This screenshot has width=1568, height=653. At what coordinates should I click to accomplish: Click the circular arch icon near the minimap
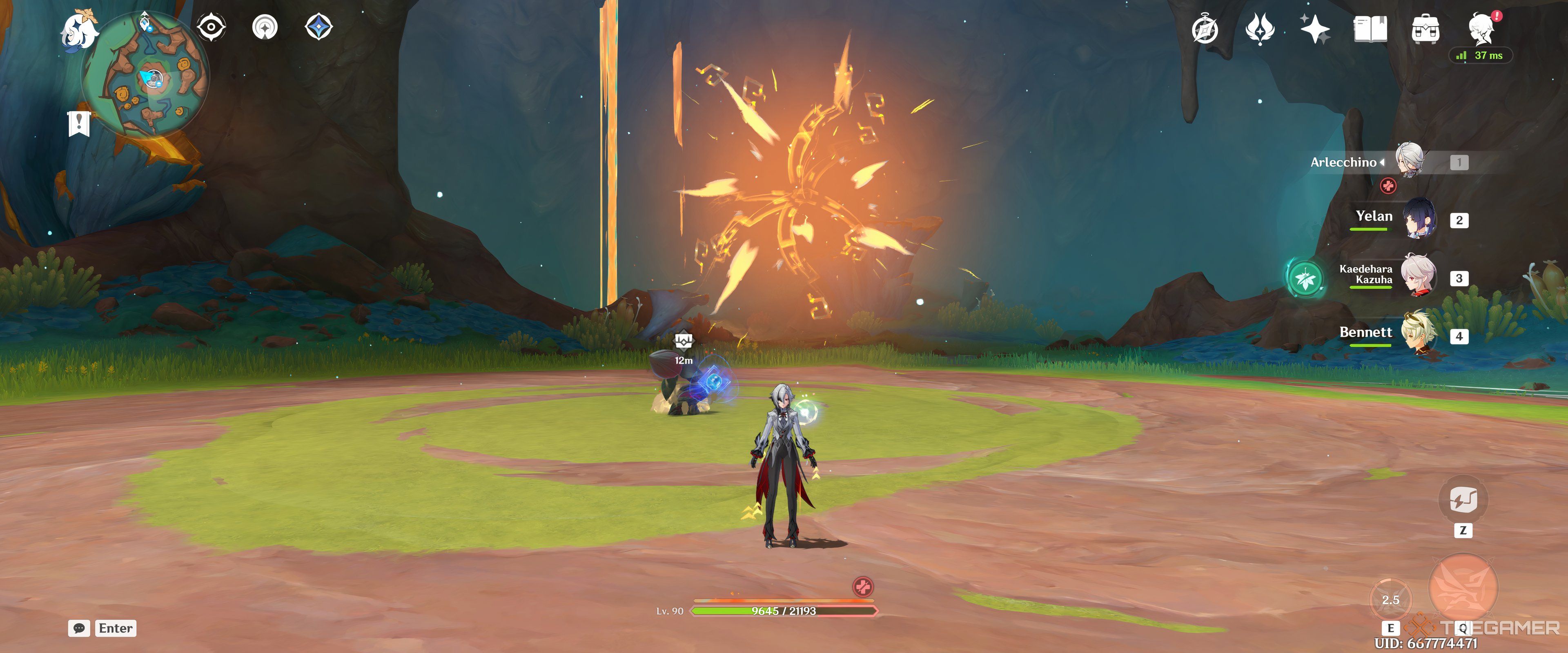pos(265,27)
